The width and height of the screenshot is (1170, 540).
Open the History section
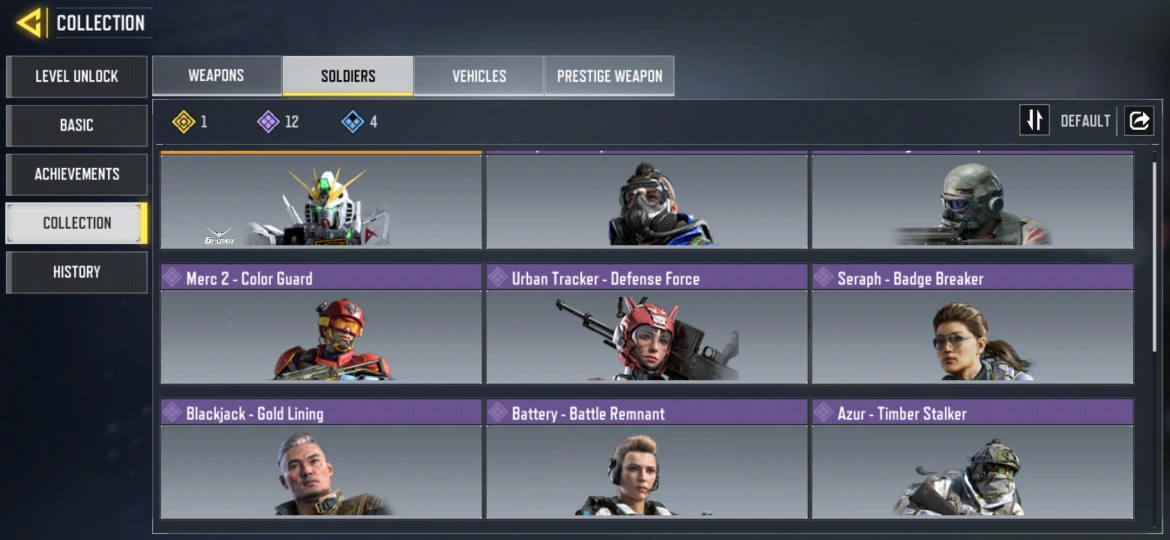click(x=77, y=272)
